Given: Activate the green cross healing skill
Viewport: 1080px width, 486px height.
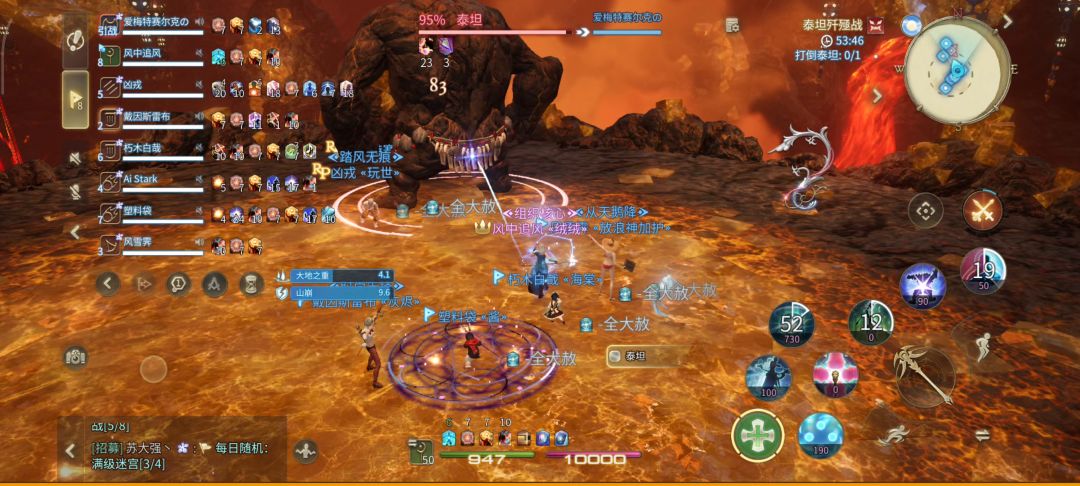Looking at the screenshot, I should coord(757,436).
